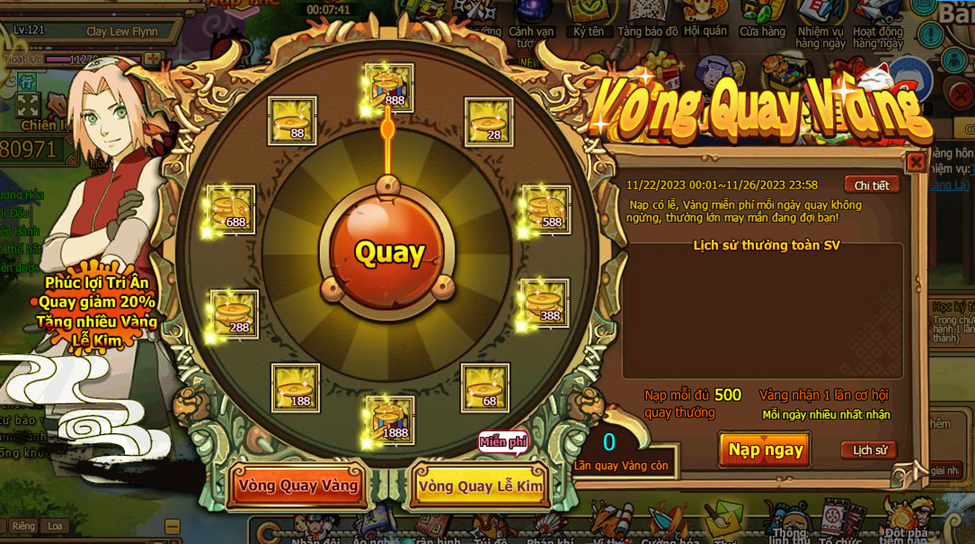This screenshot has height=544, width=975.
Task: Pick the 288 gold prize slot
Action: tap(235, 314)
